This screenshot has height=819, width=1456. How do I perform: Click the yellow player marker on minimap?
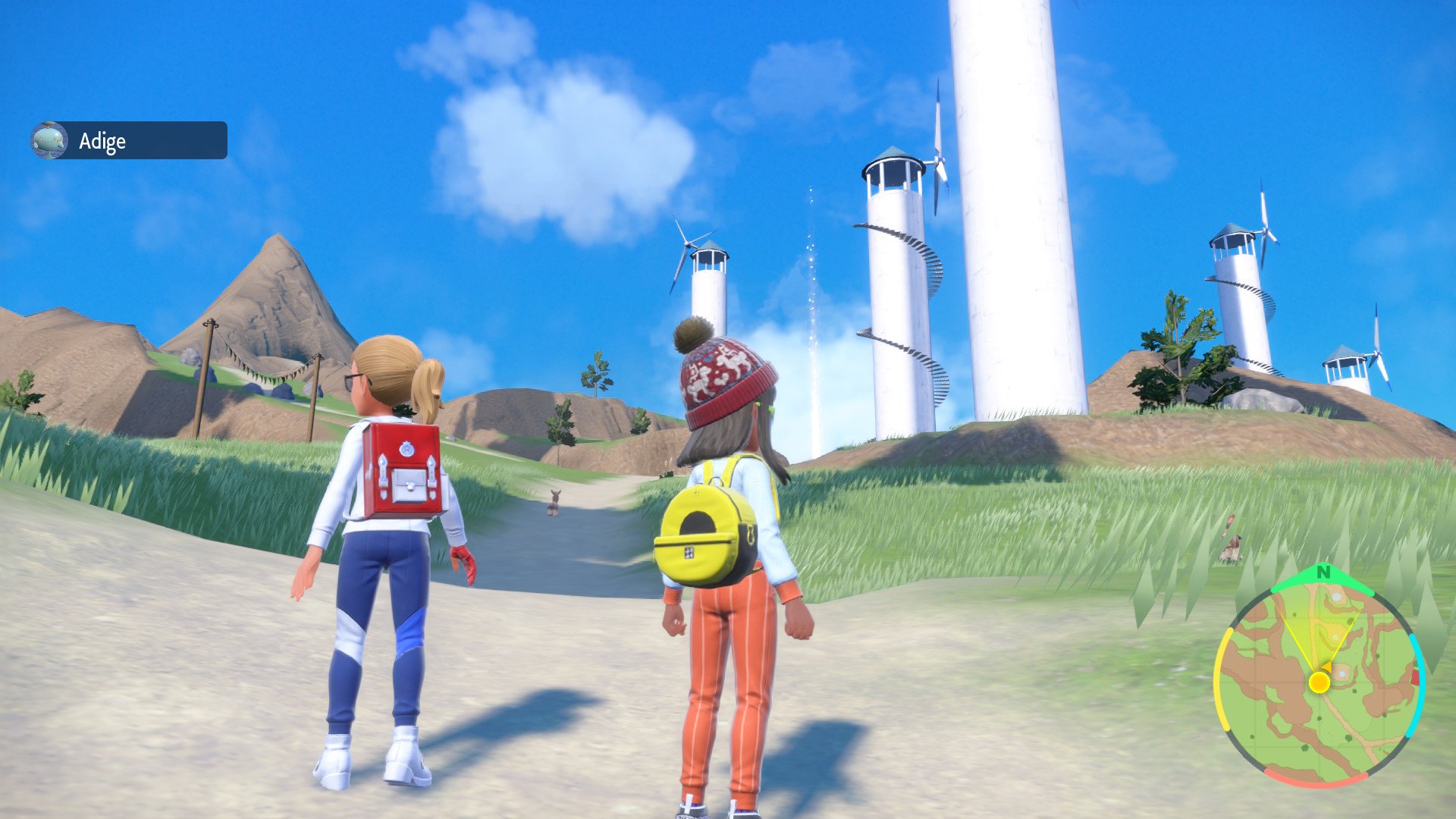tap(1319, 682)
